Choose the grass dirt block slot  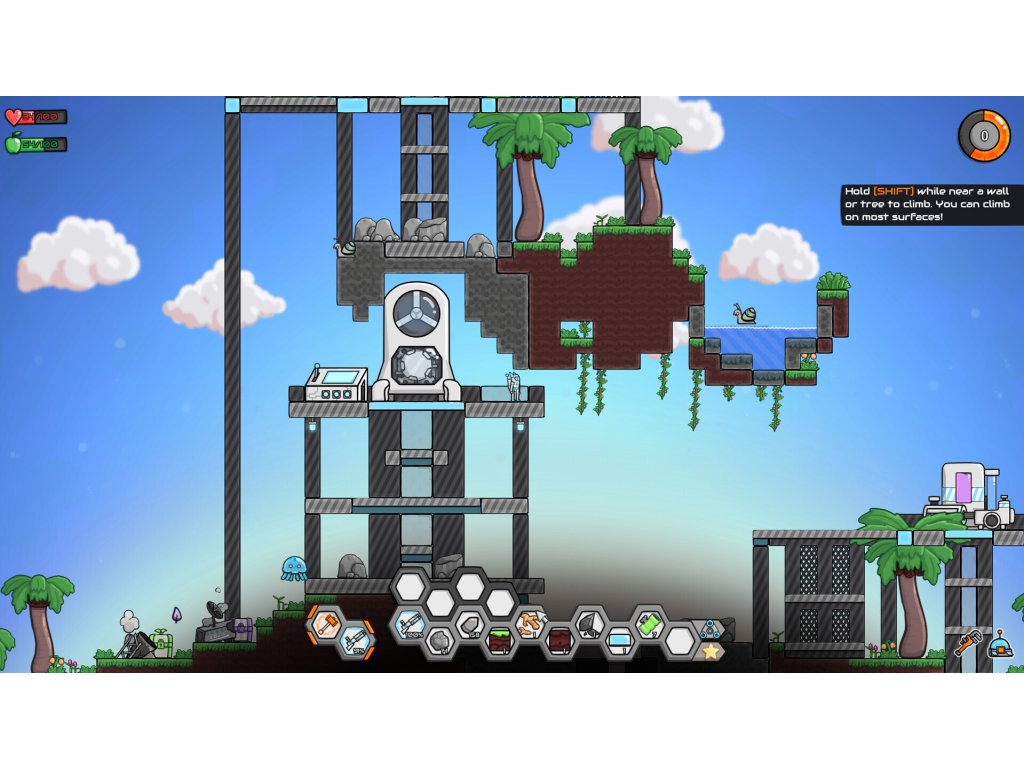point(499,641)
